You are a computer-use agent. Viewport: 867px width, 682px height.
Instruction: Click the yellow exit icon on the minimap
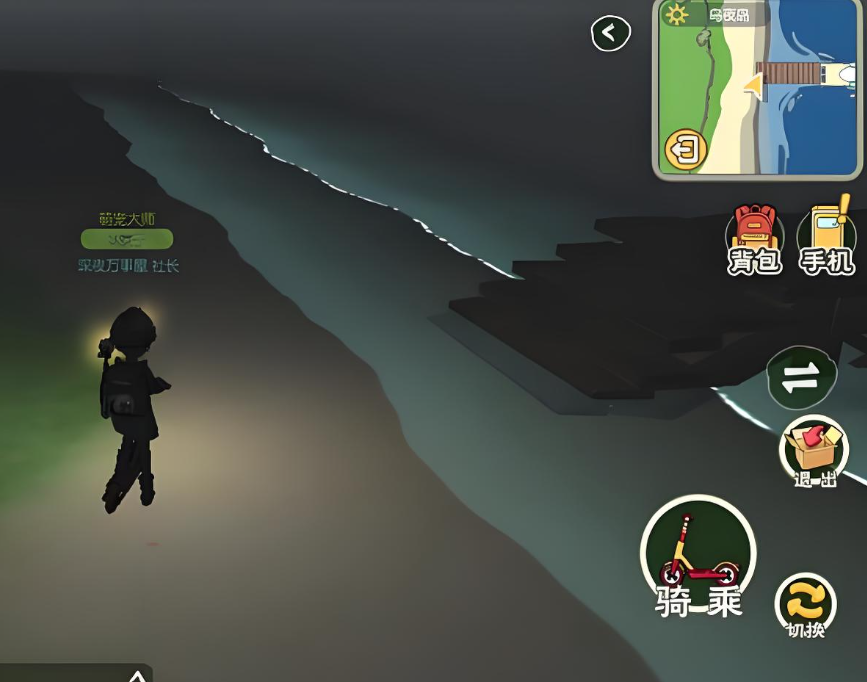pos(686,150)
